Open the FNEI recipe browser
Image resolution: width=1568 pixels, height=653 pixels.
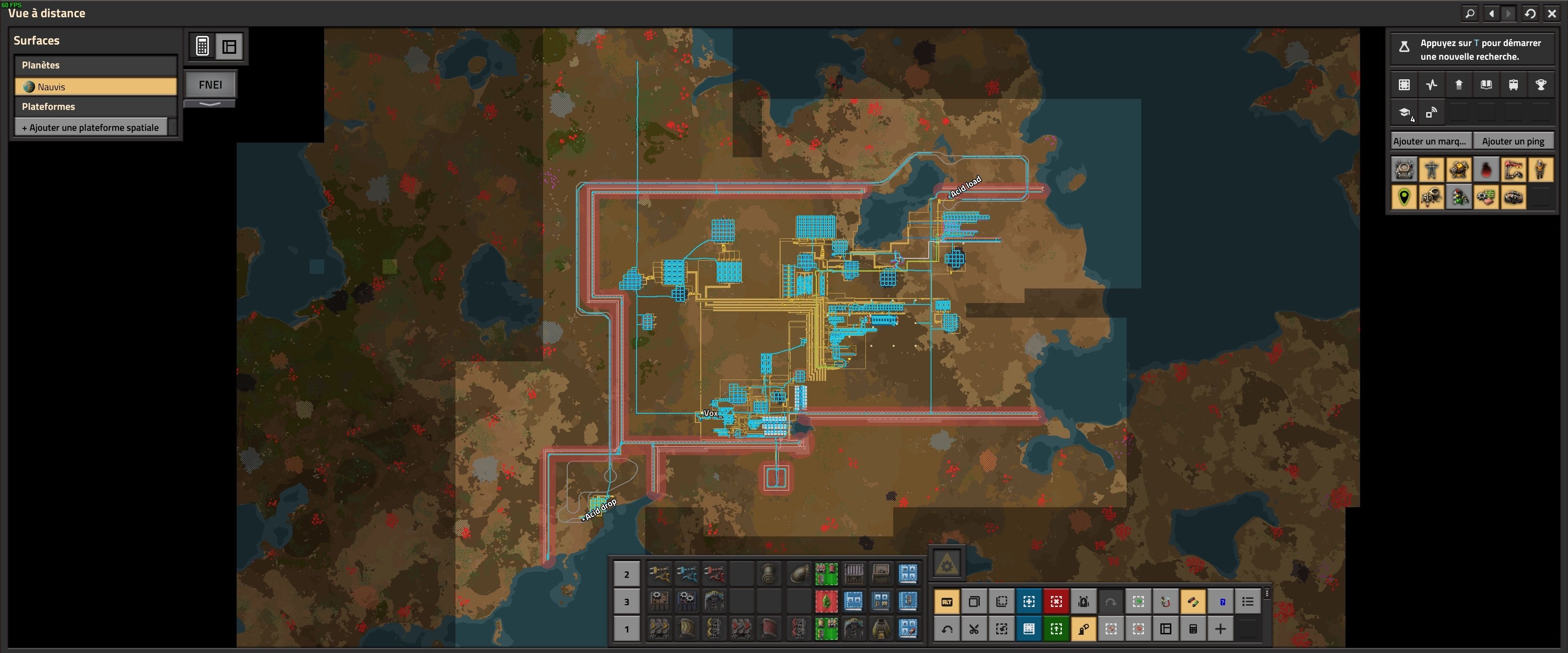click(210, 85)
